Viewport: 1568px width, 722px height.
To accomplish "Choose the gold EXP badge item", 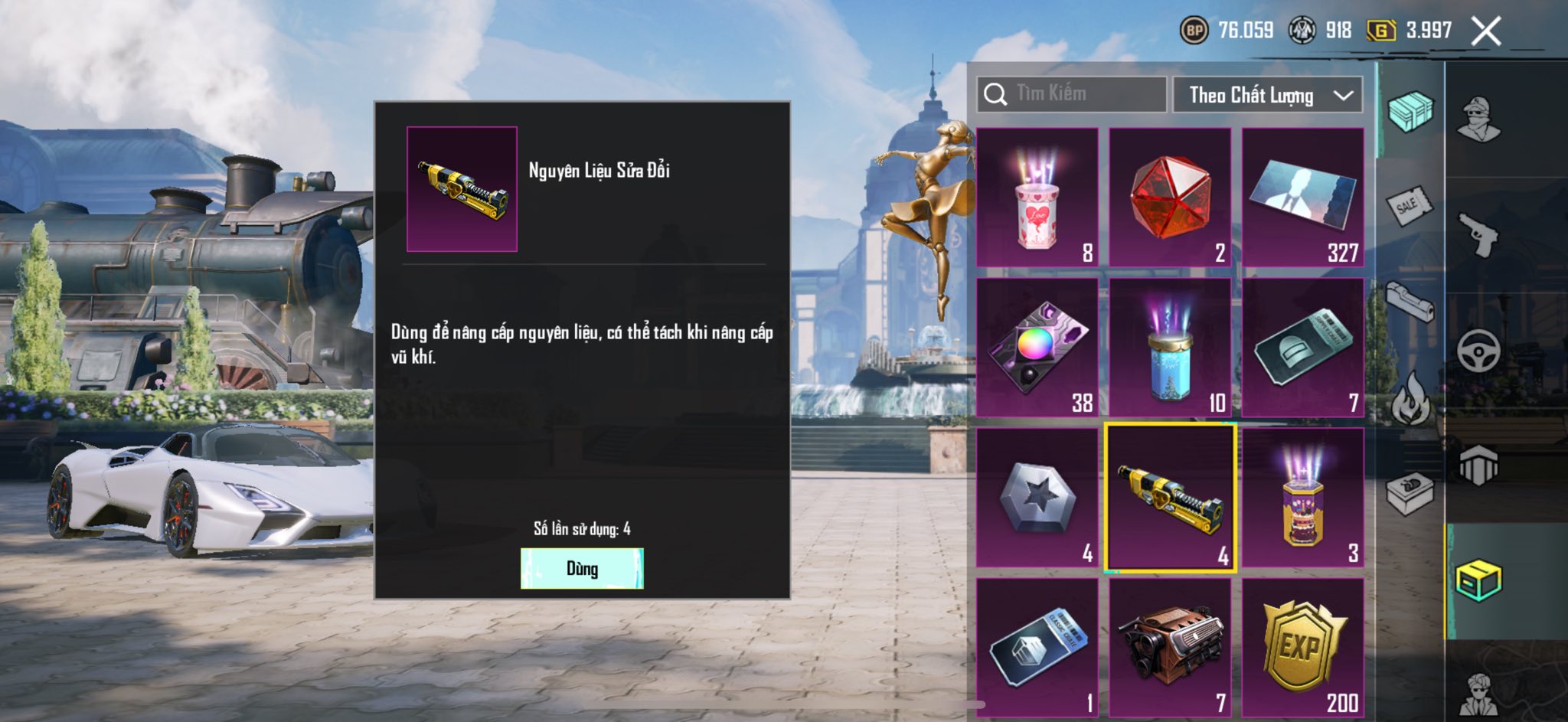I will coord(1302,648).
